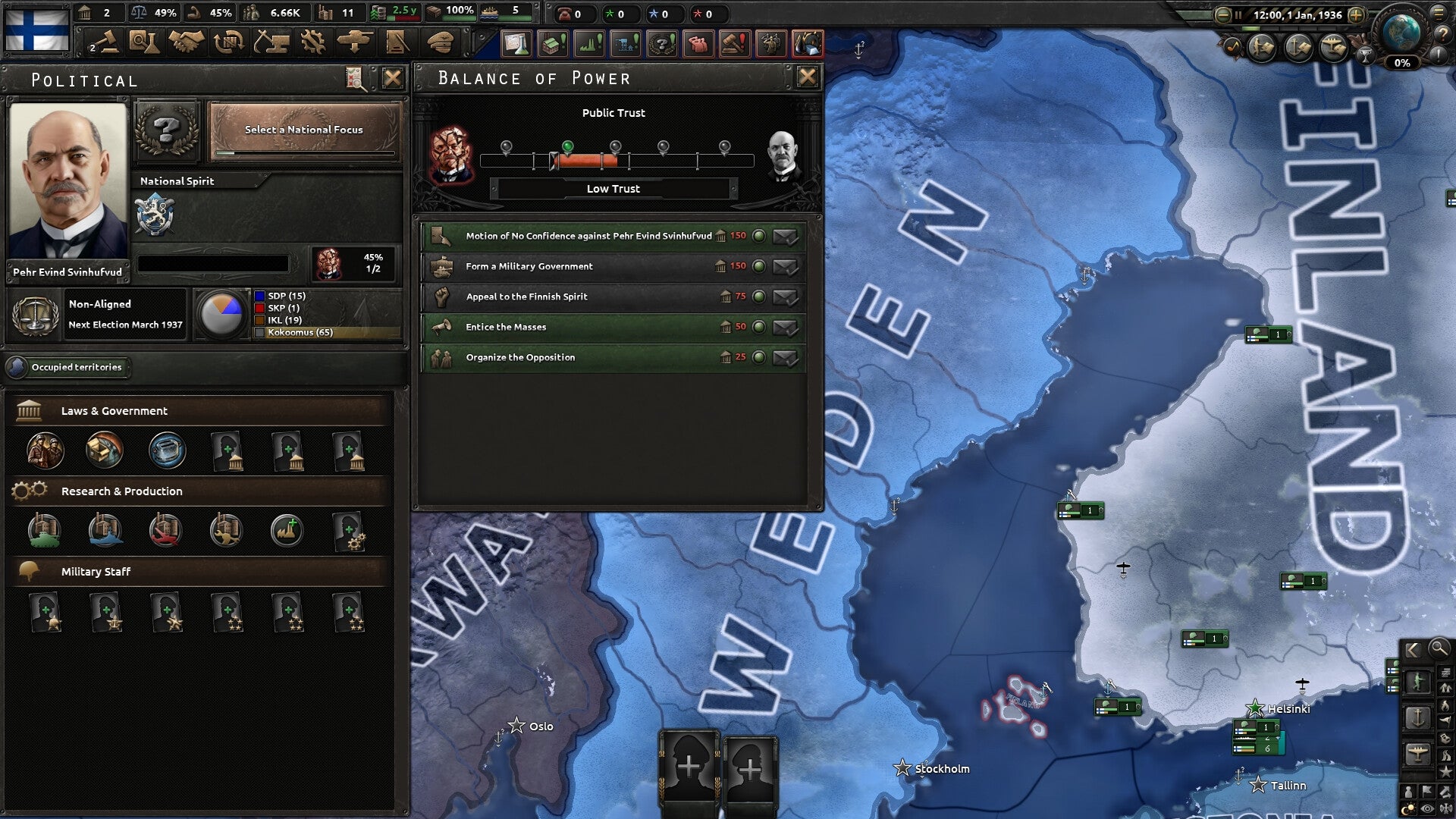Screen dimensions: 1456x819
Task: Open the production wrench-and-gear icon
Action: point(313,42)
